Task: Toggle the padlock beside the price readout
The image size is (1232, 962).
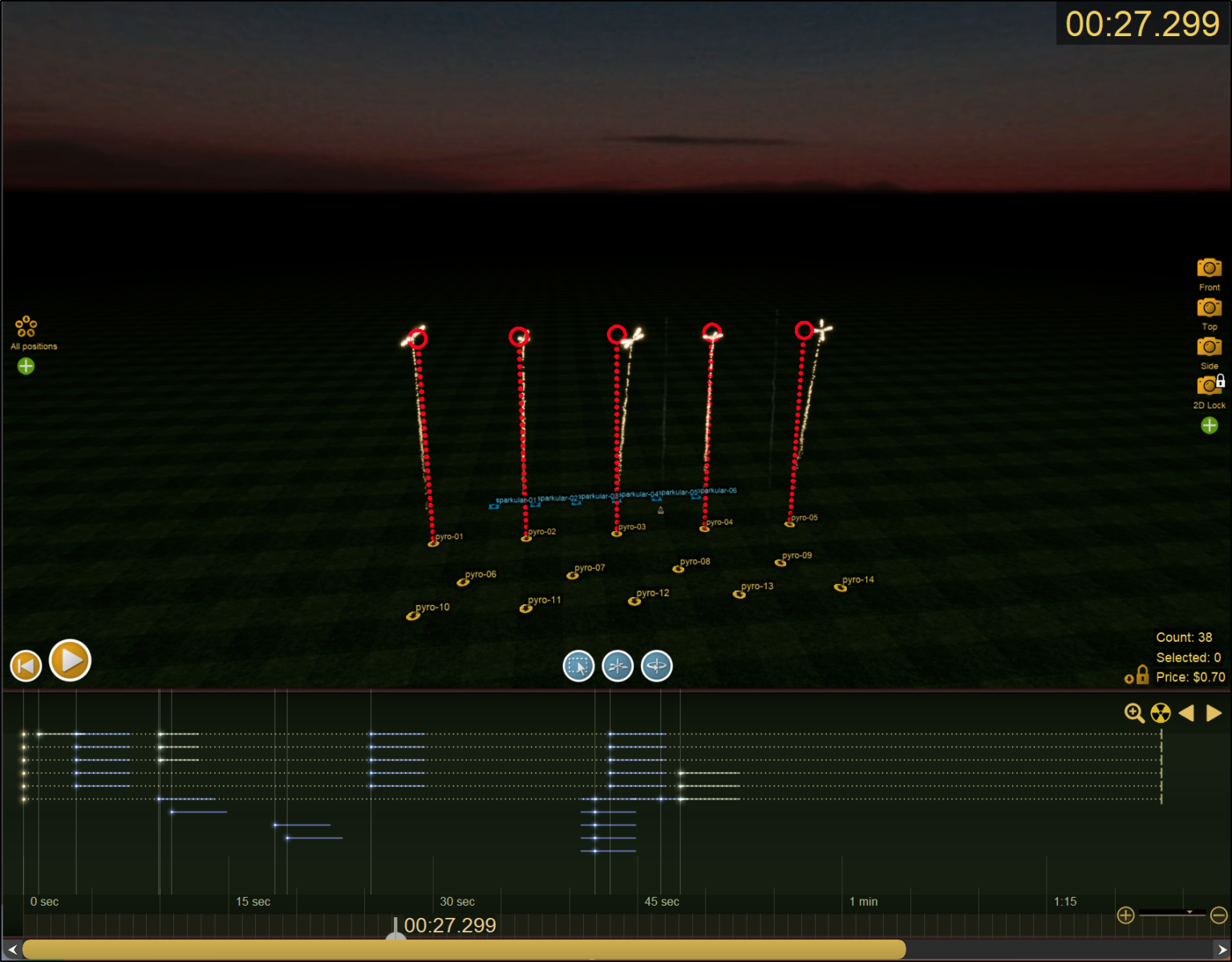Action: [x=1141, y=676]
